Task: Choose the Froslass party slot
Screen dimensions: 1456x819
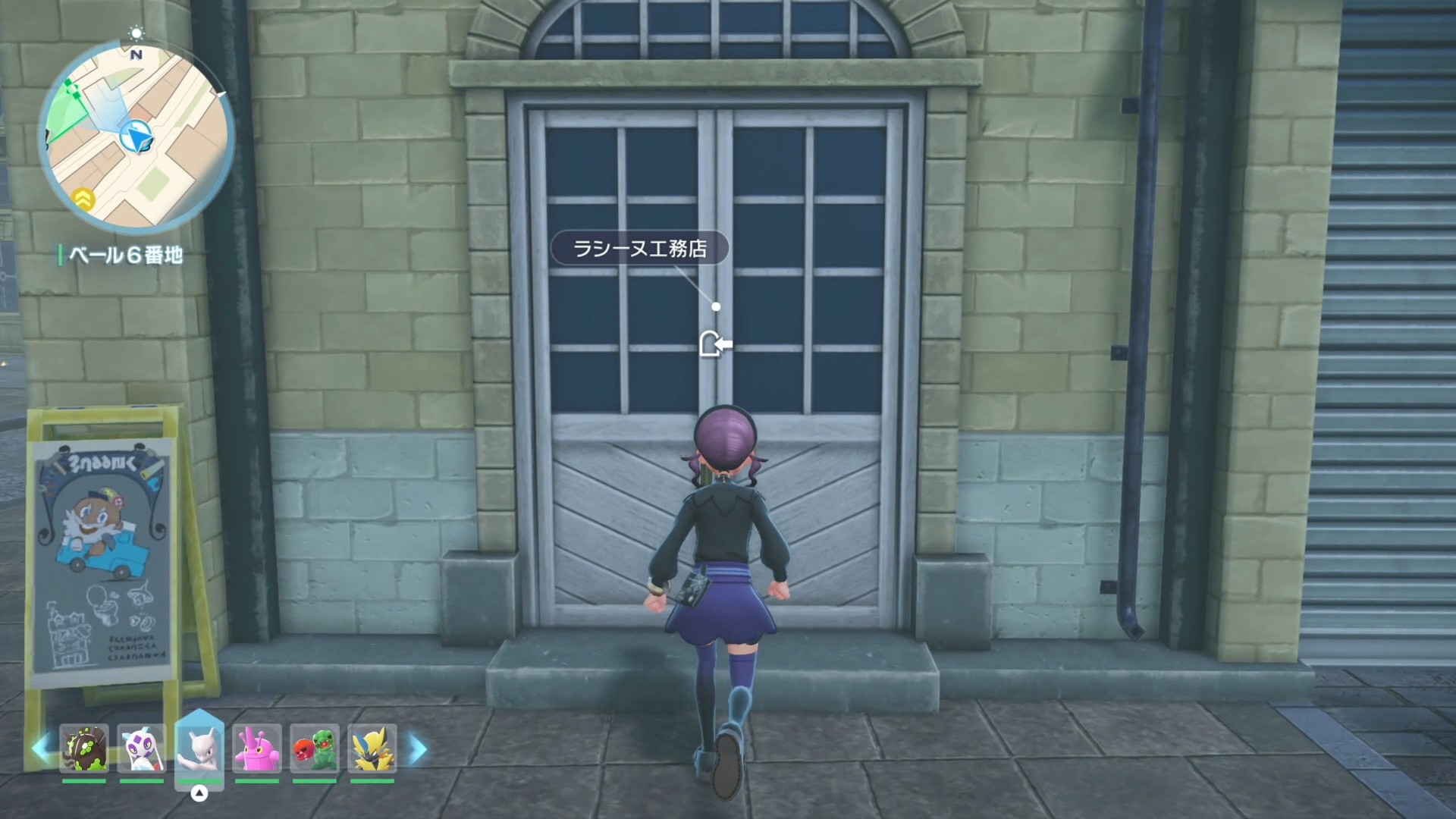Action: (142, 748)
